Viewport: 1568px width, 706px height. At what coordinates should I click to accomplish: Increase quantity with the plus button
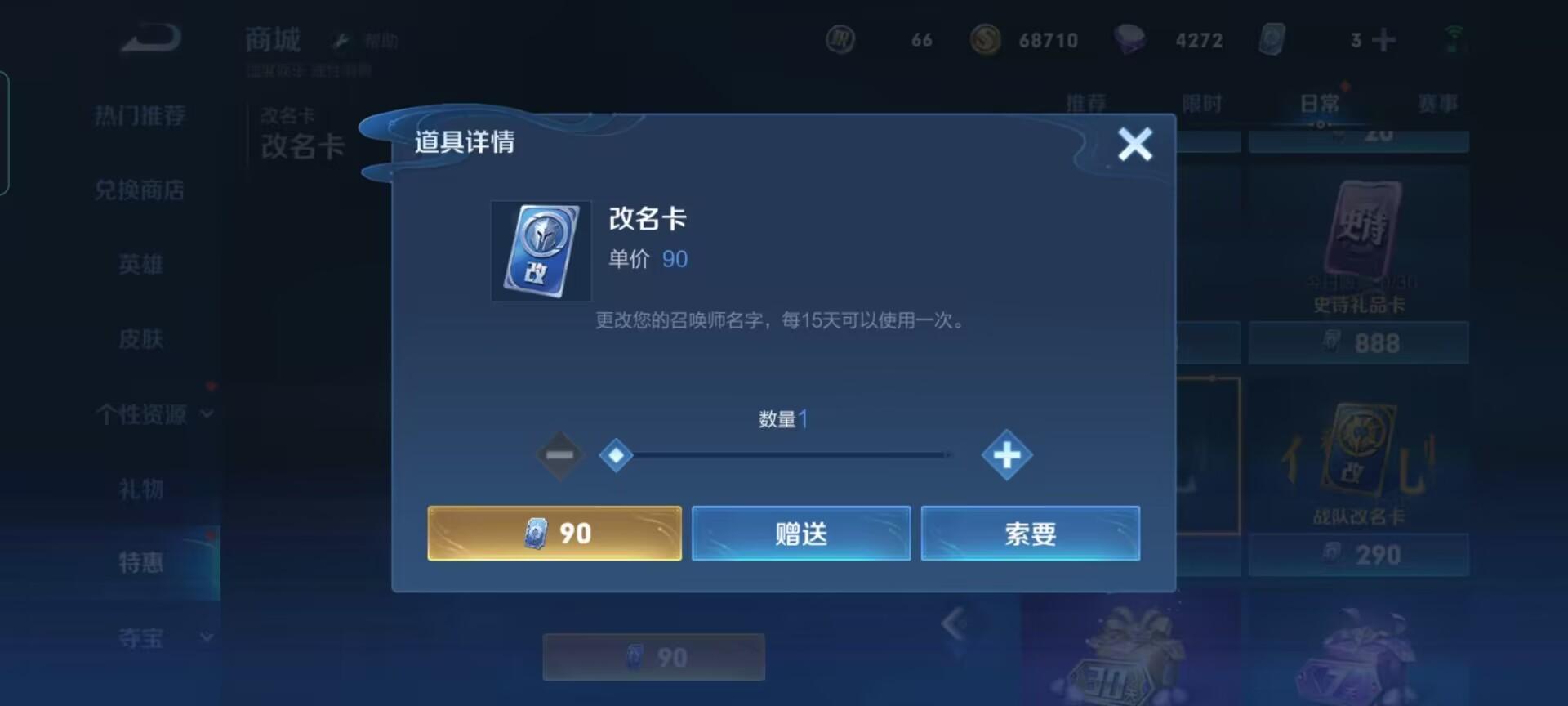1007,455
